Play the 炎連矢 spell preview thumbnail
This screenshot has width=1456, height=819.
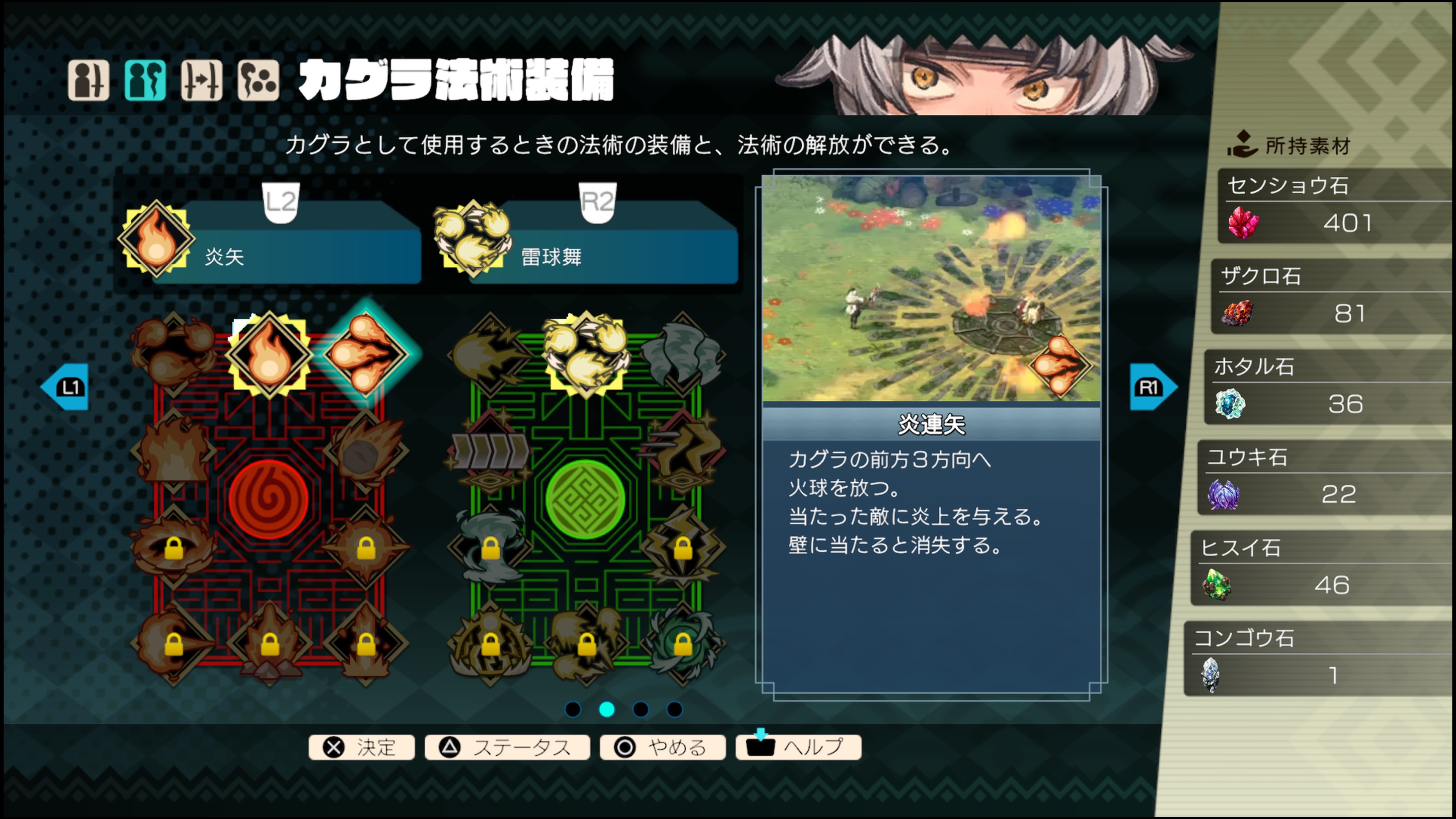point(931,288)
